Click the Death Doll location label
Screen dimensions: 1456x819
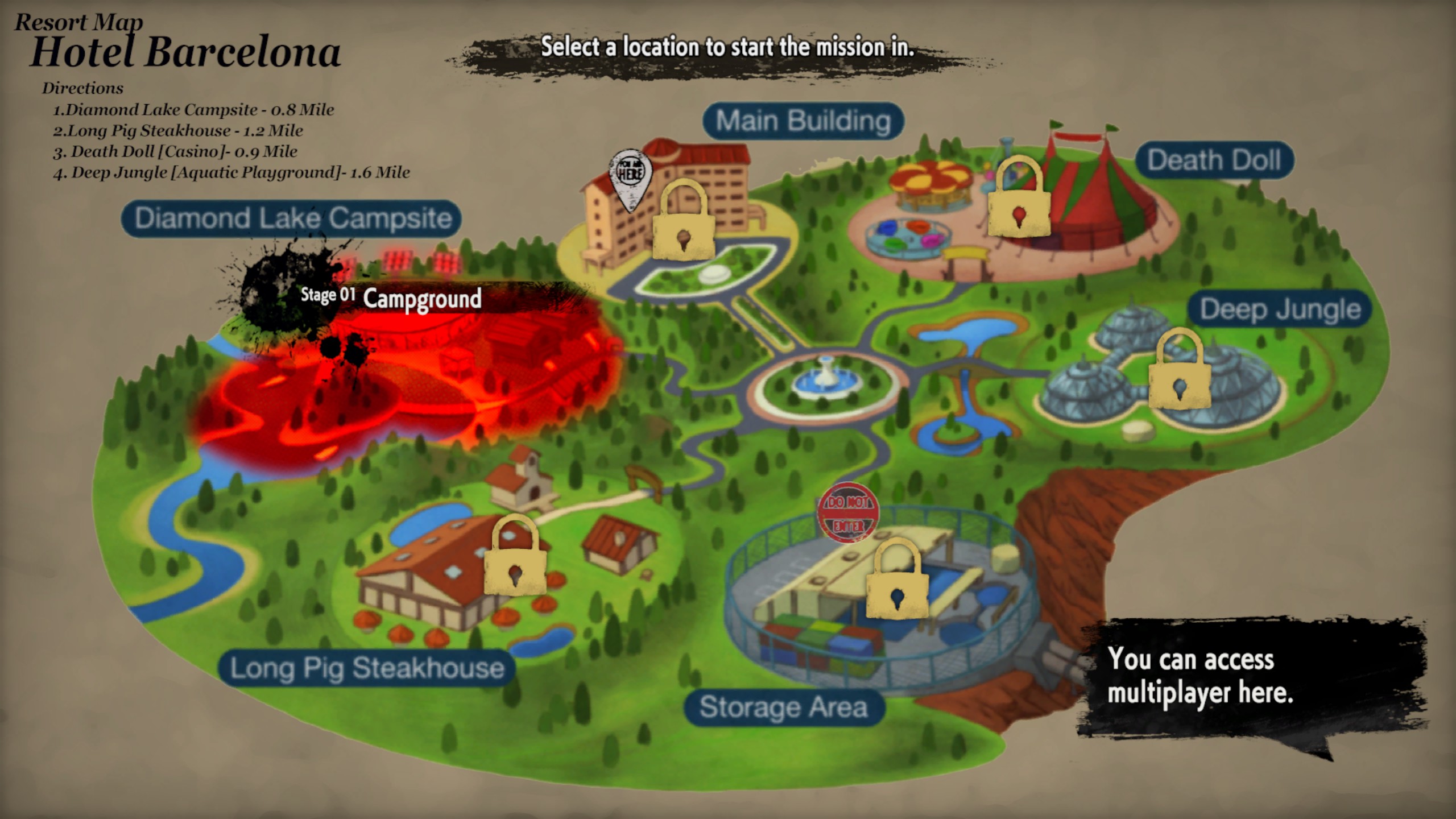[x=1214, y=160]
